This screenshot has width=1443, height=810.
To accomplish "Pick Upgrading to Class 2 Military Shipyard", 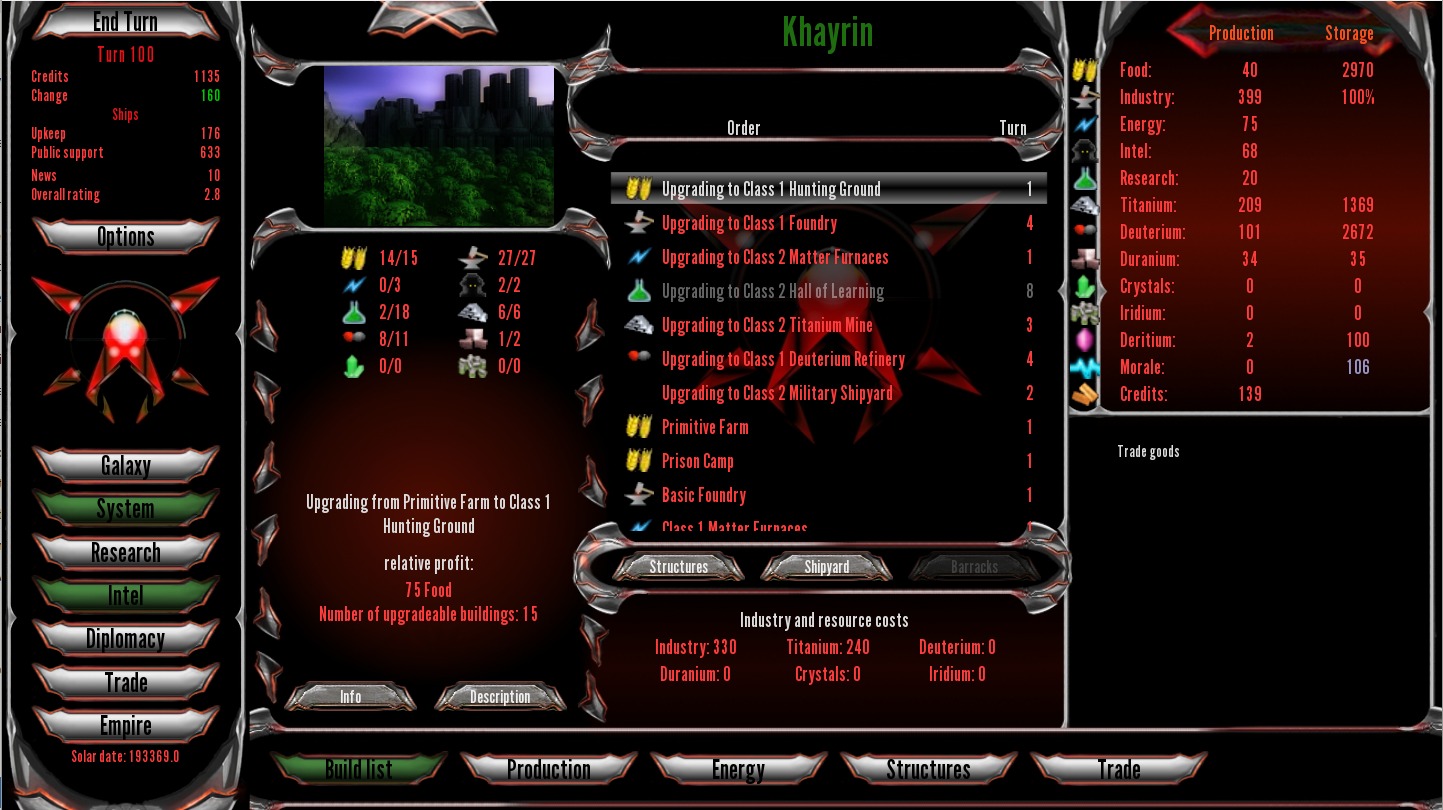I will click(777, 393).
